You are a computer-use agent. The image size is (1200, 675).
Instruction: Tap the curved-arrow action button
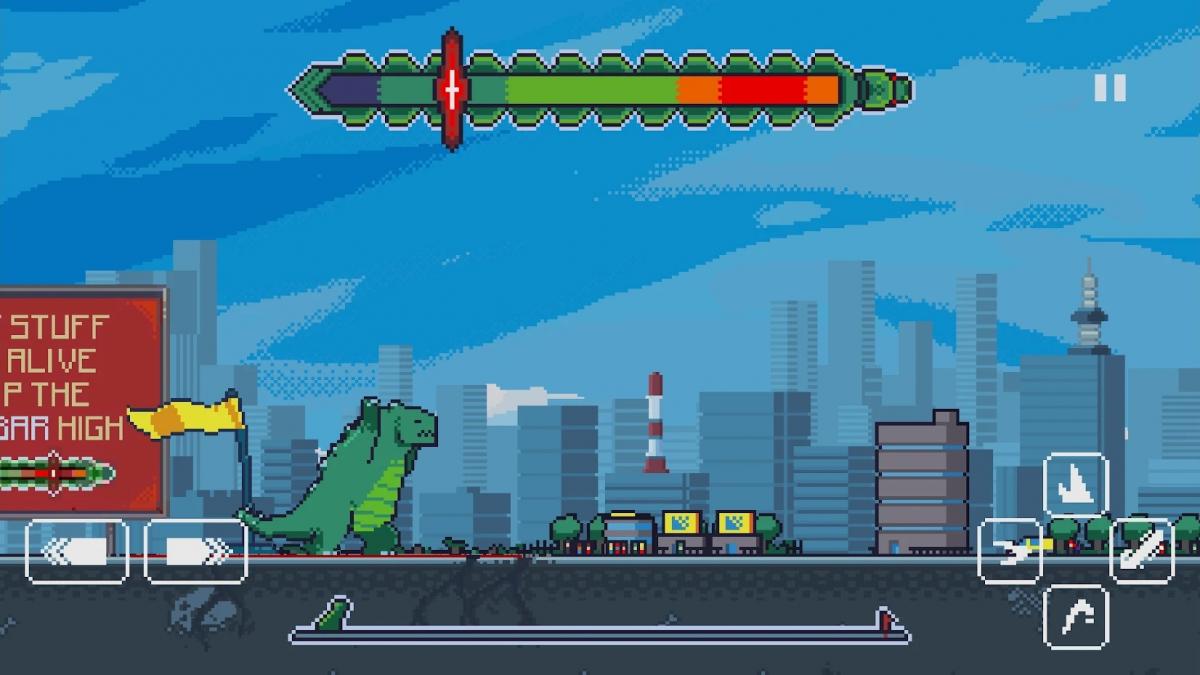[x=1076, y=616]
